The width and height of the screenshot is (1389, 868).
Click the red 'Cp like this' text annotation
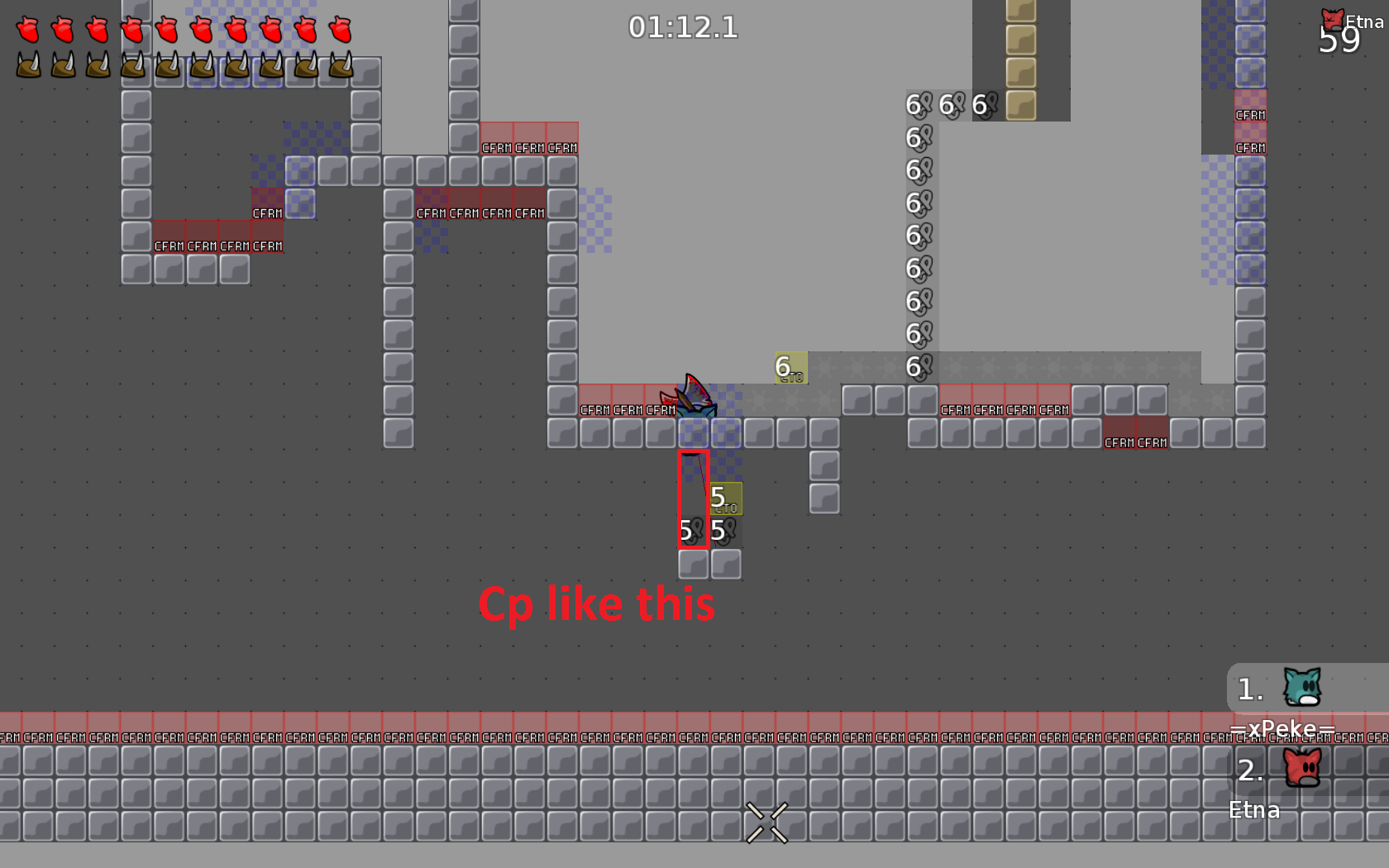pyautogui.click(x=597, y=603)
